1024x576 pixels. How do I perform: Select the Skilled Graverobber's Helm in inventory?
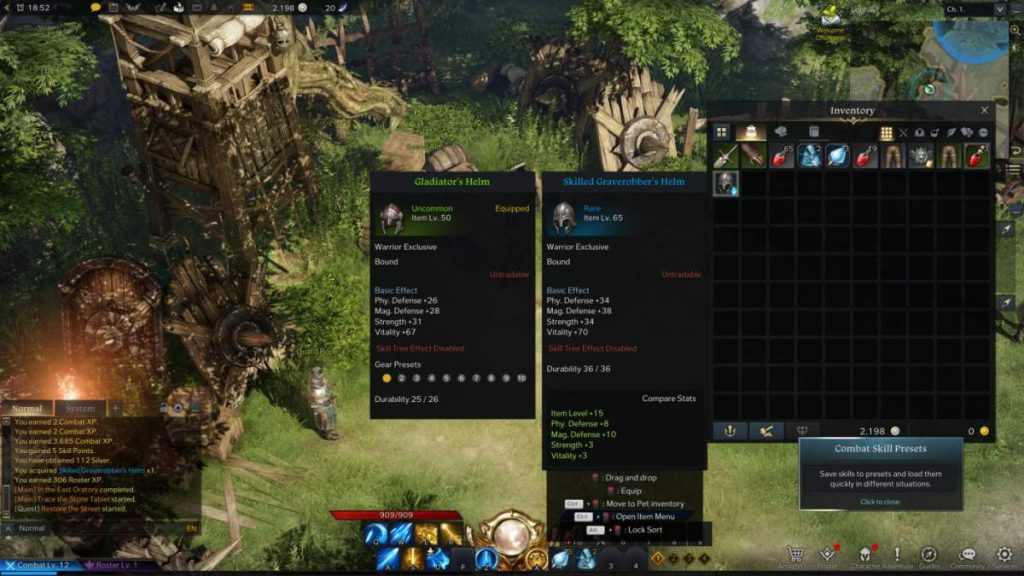[x=725, y=183]
